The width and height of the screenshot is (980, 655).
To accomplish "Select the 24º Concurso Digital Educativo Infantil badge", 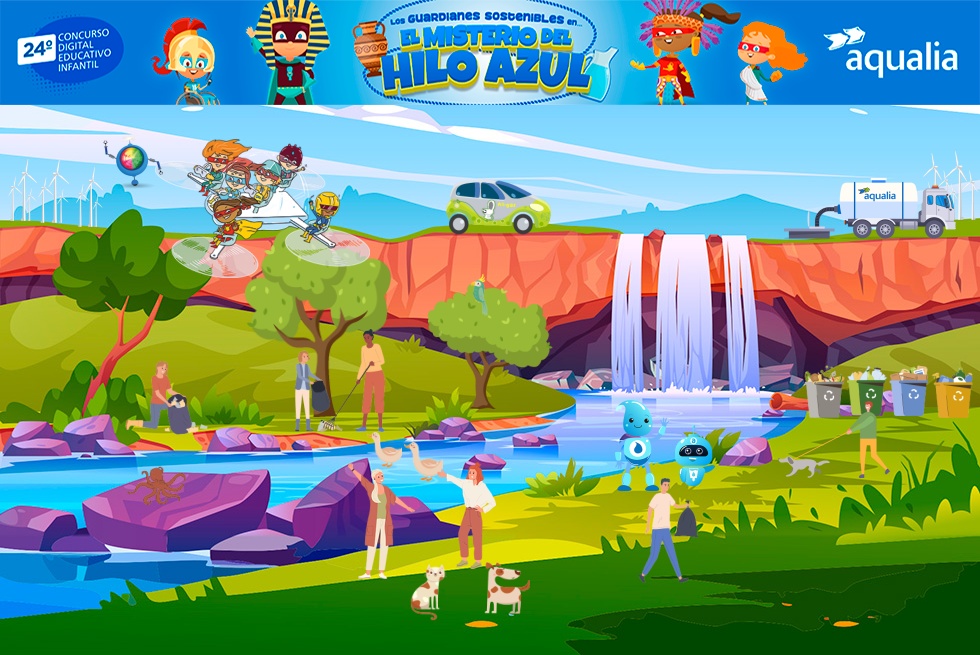I will point(68,52).
